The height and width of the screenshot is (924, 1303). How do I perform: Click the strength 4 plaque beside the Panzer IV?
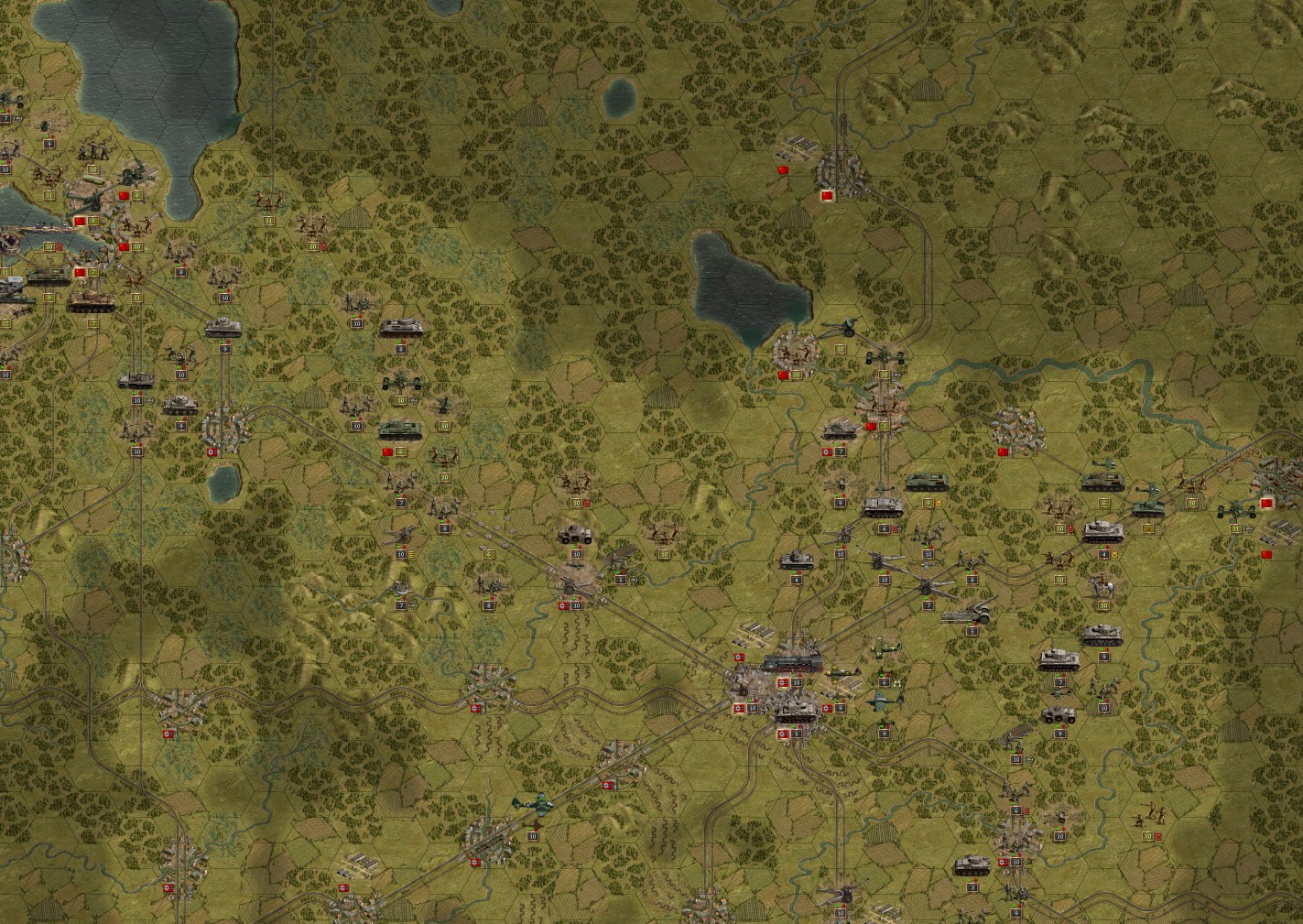click(x=1104, y=555)
